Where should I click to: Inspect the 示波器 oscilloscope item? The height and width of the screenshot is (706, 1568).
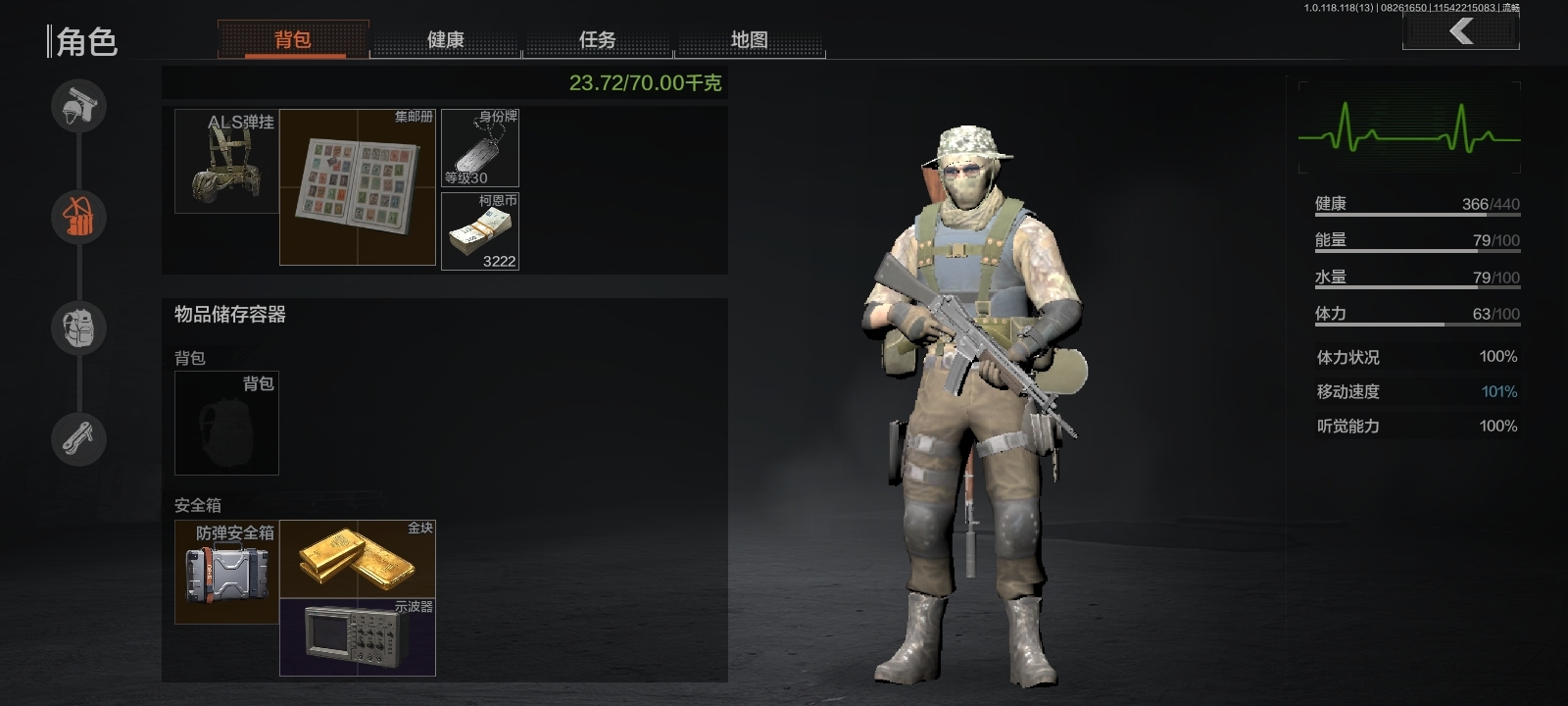click(358, 637)
